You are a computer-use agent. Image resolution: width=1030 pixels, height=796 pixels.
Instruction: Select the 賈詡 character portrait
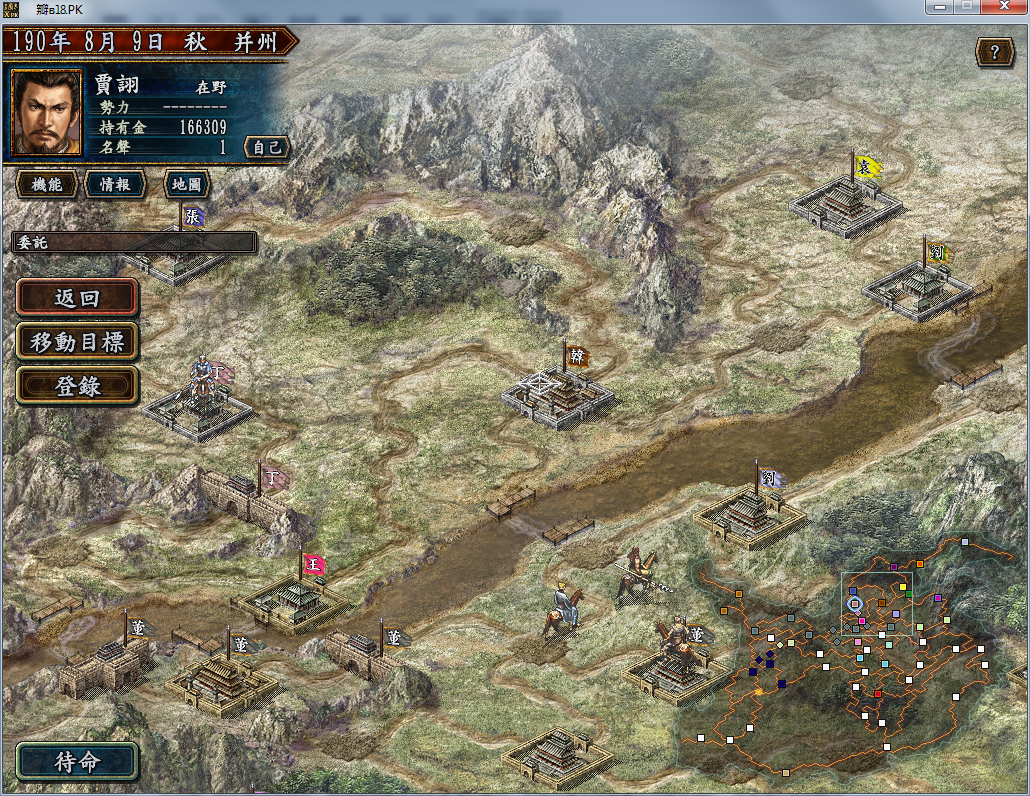coord(46,112)
